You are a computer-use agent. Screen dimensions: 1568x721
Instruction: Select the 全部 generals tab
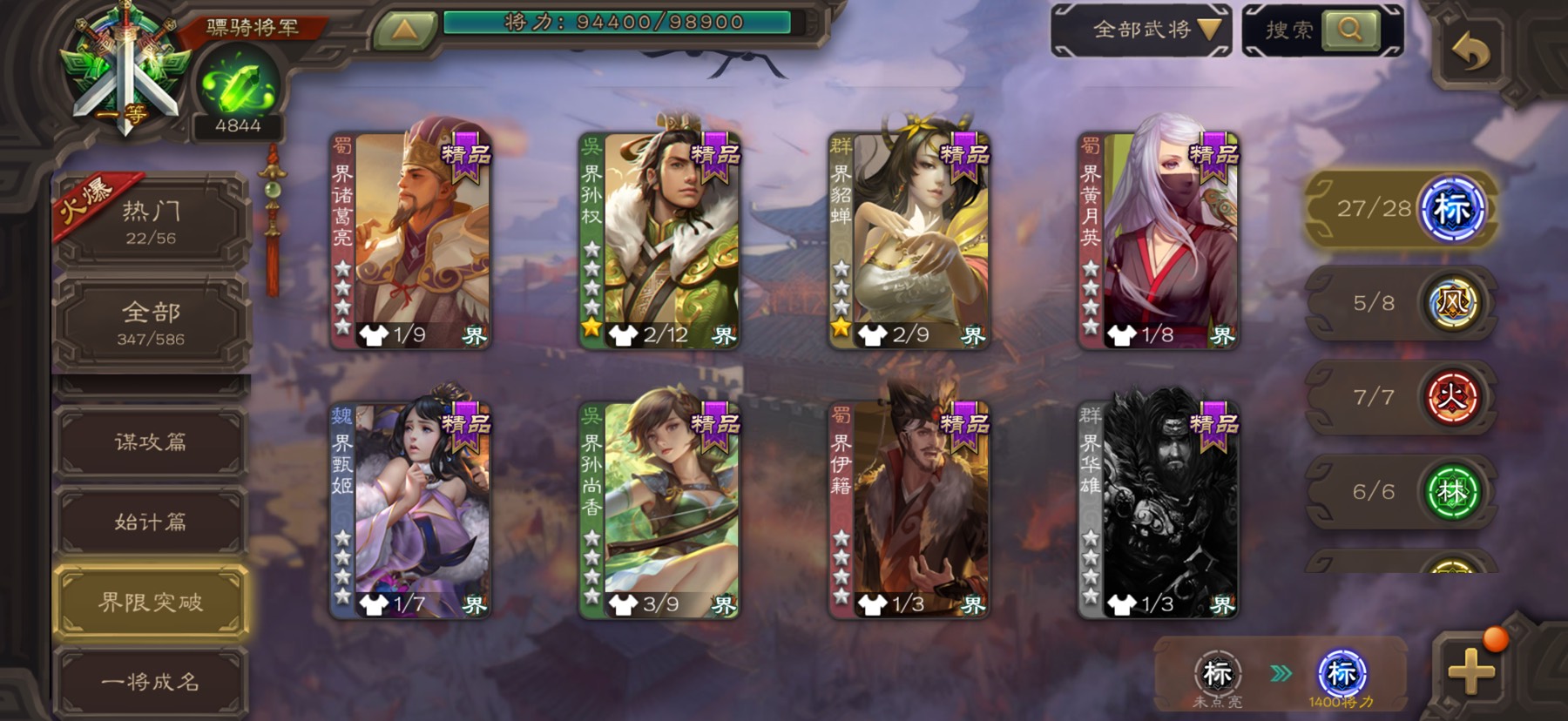pos(151,322)
